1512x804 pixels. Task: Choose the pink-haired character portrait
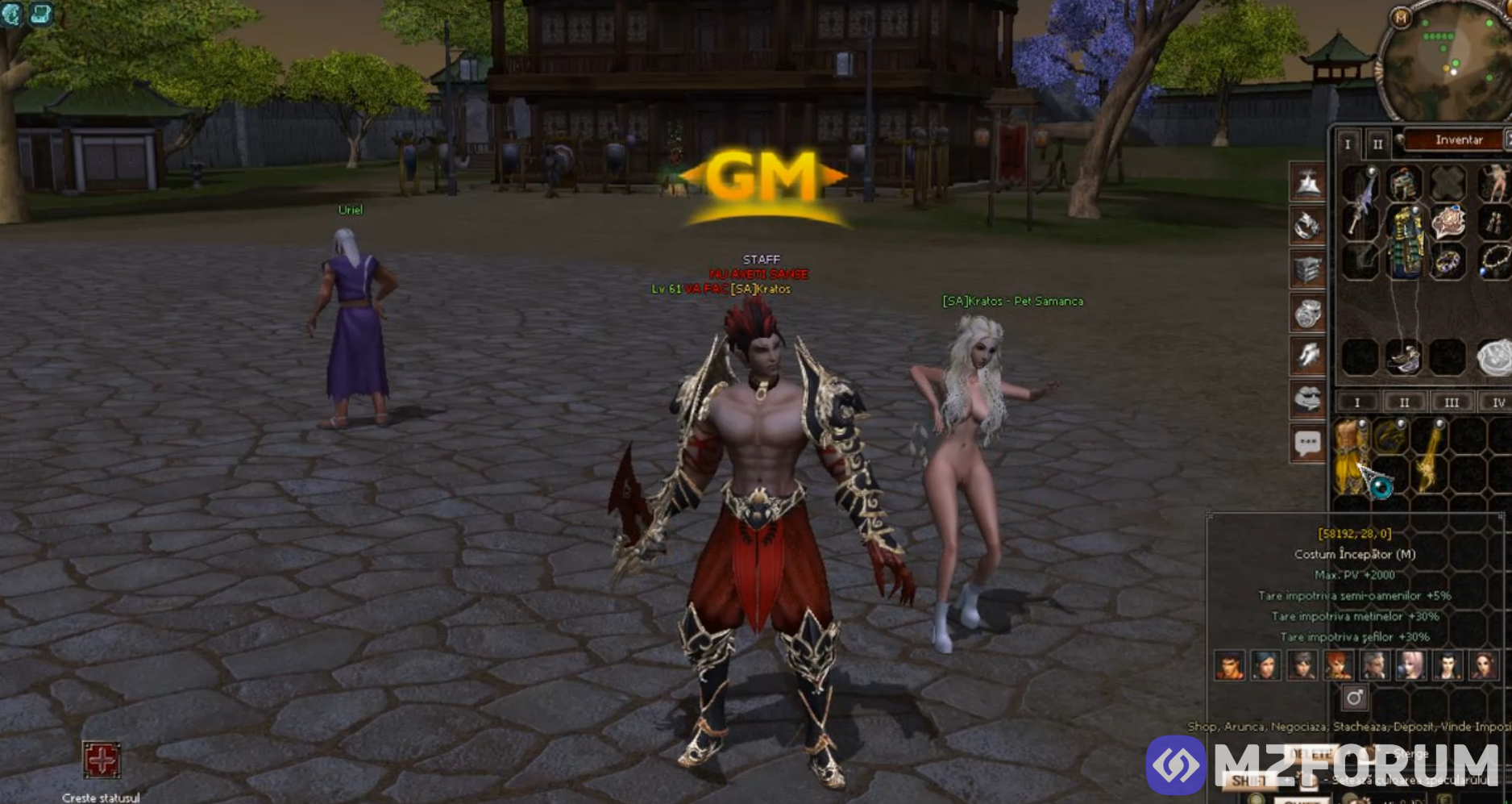(x=1410, y=666)
